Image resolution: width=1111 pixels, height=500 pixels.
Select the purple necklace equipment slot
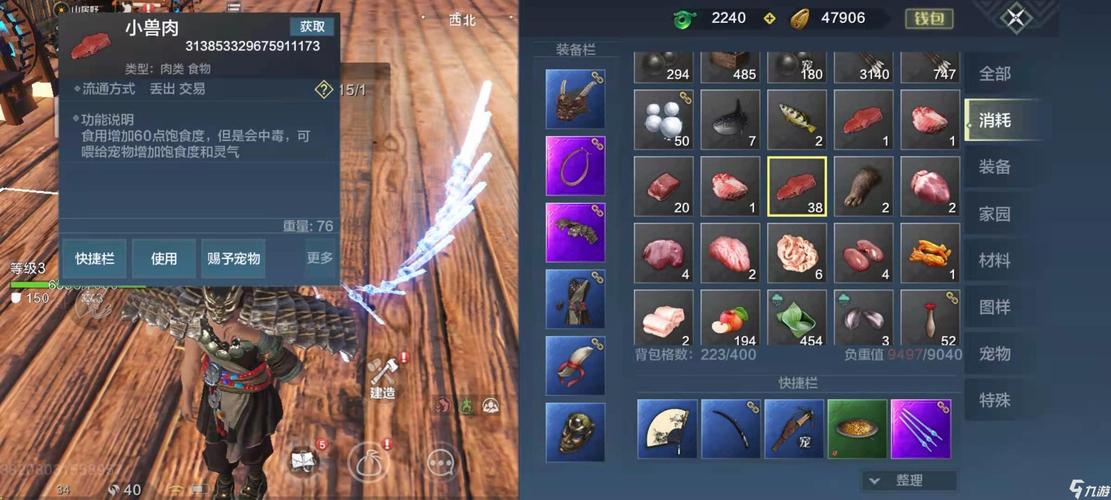[x=575, y=165]
